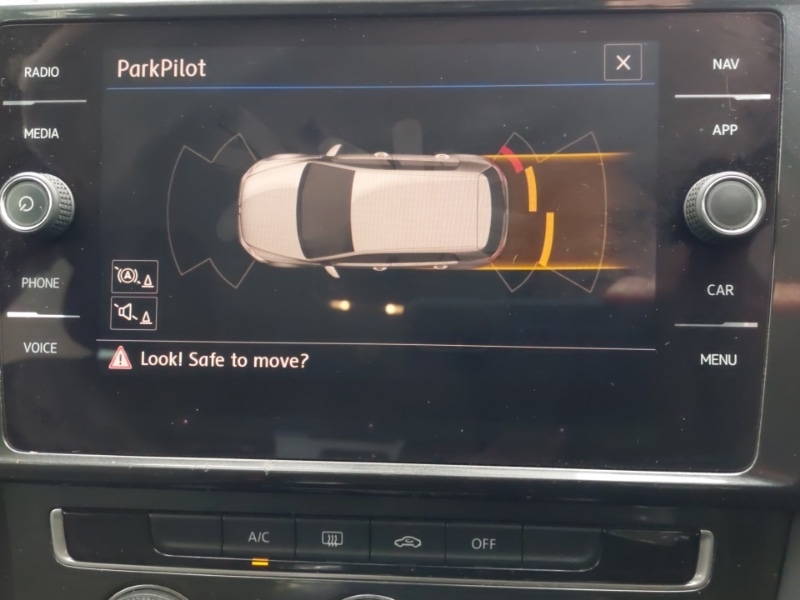Open the APP screen
The image size is (800, 600).
pyautogui.click(x=725, y=130)
